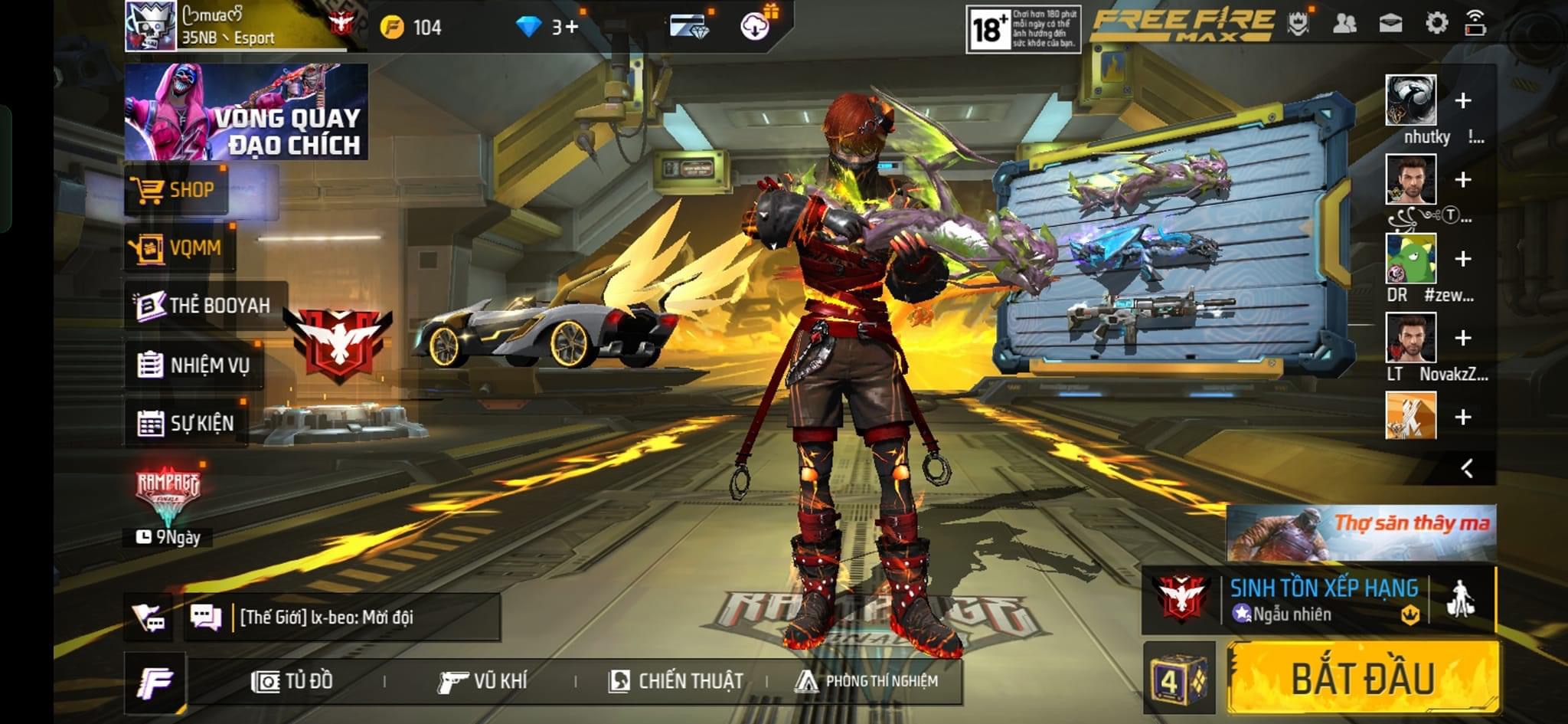This screenshot has height=724, width=1568.
Task: Select the Sinh Tồn Xếp Hạng mode
Action: 1323,599
